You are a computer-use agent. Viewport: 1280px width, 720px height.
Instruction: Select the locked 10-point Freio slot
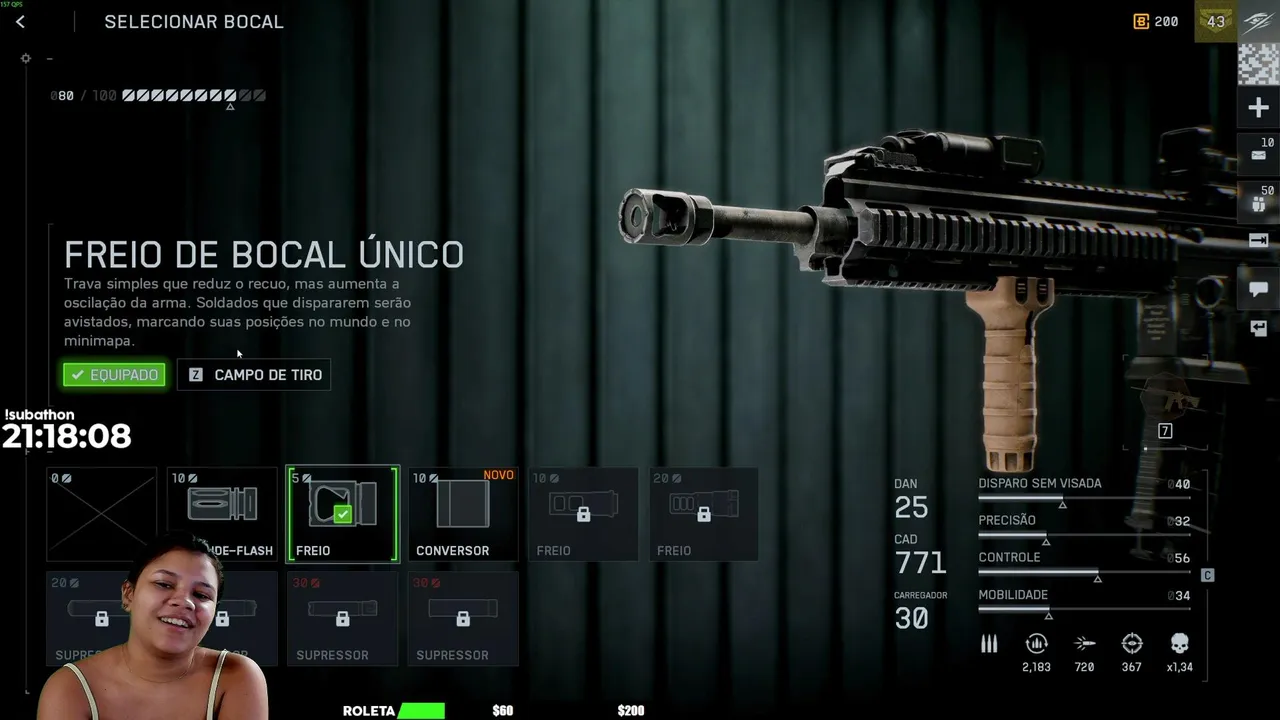tap(583, 514)
